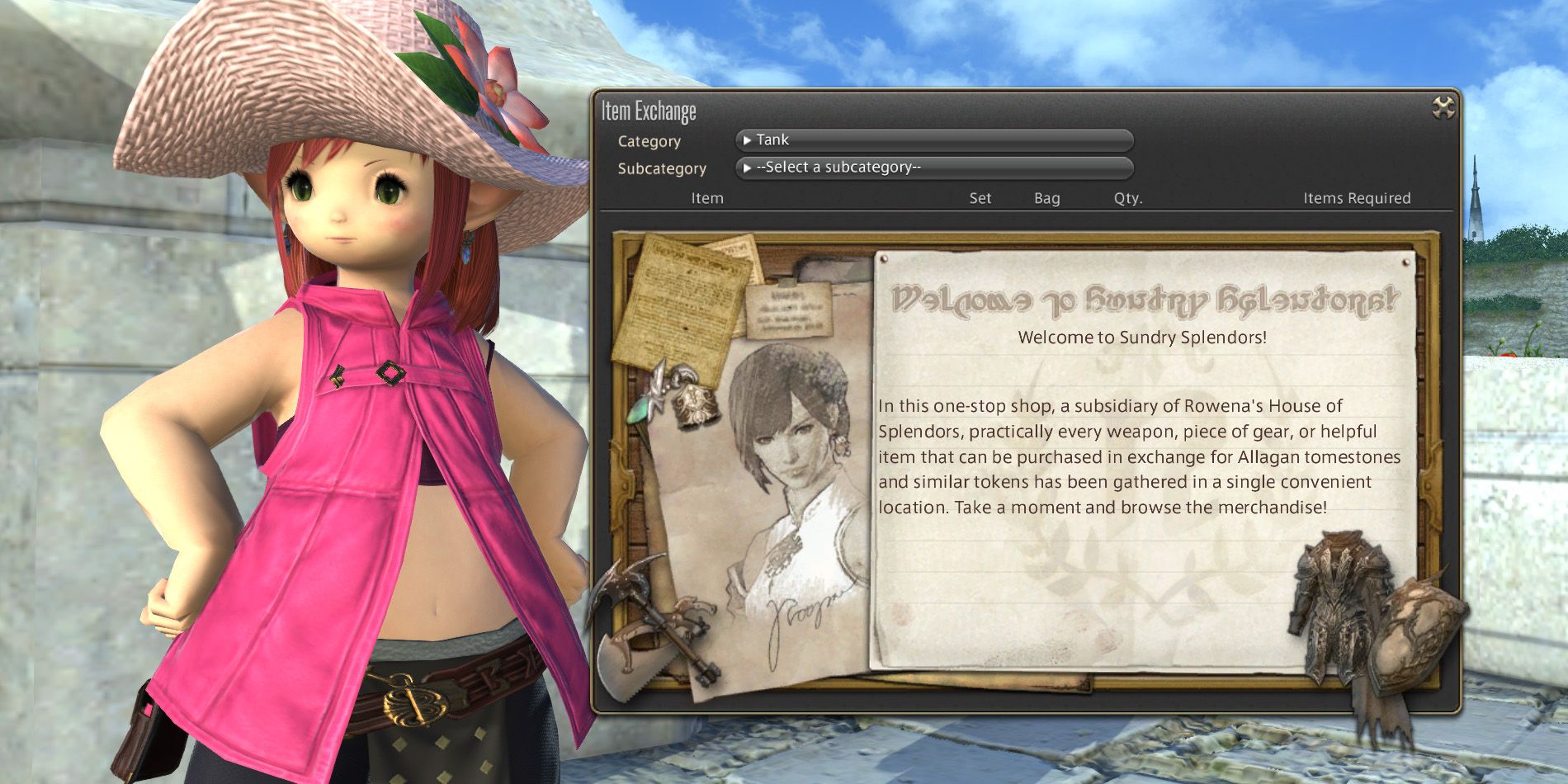Select the Item column header
Screen dimensions: 1568x784
coord(706,198)
